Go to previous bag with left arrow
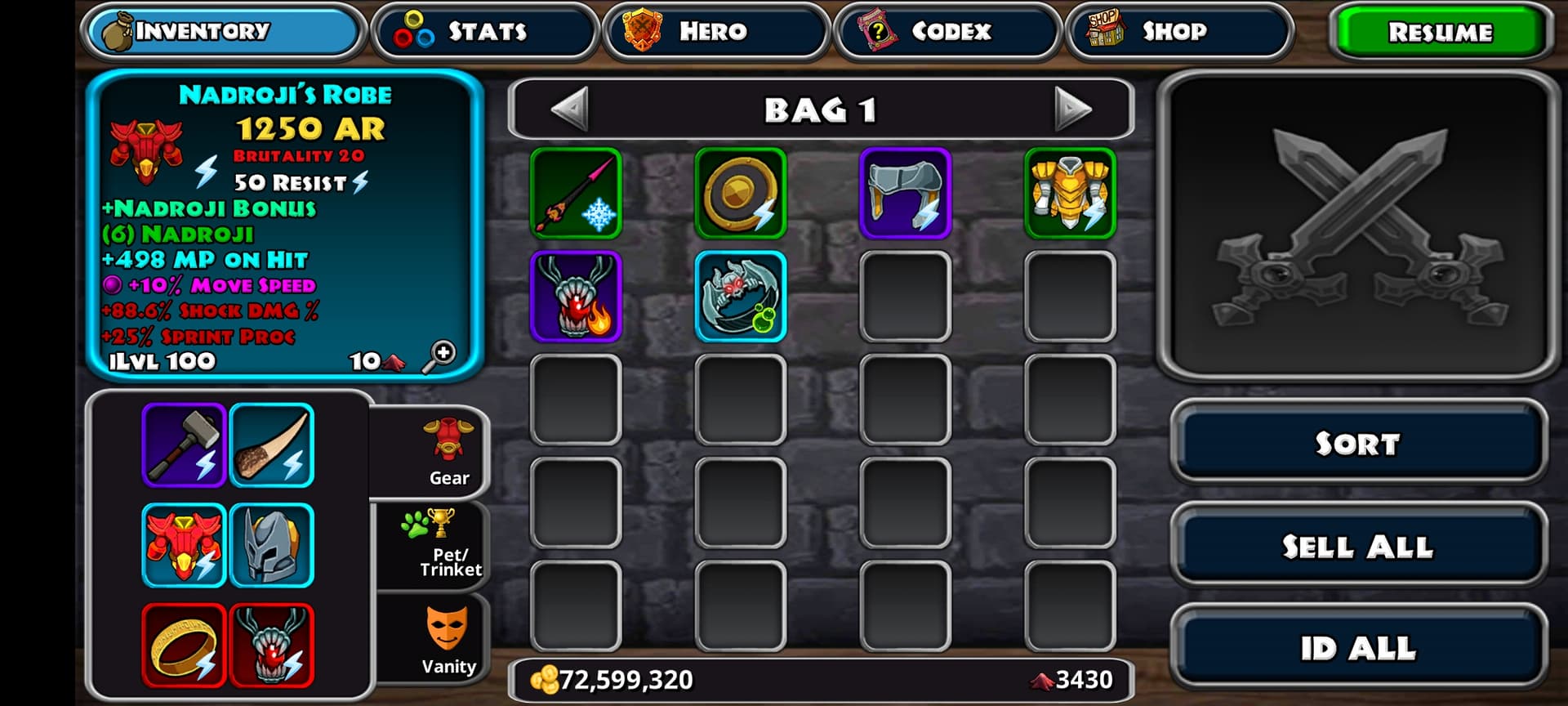The width and height of the screenshot is (1568, 706). [570, 109]
